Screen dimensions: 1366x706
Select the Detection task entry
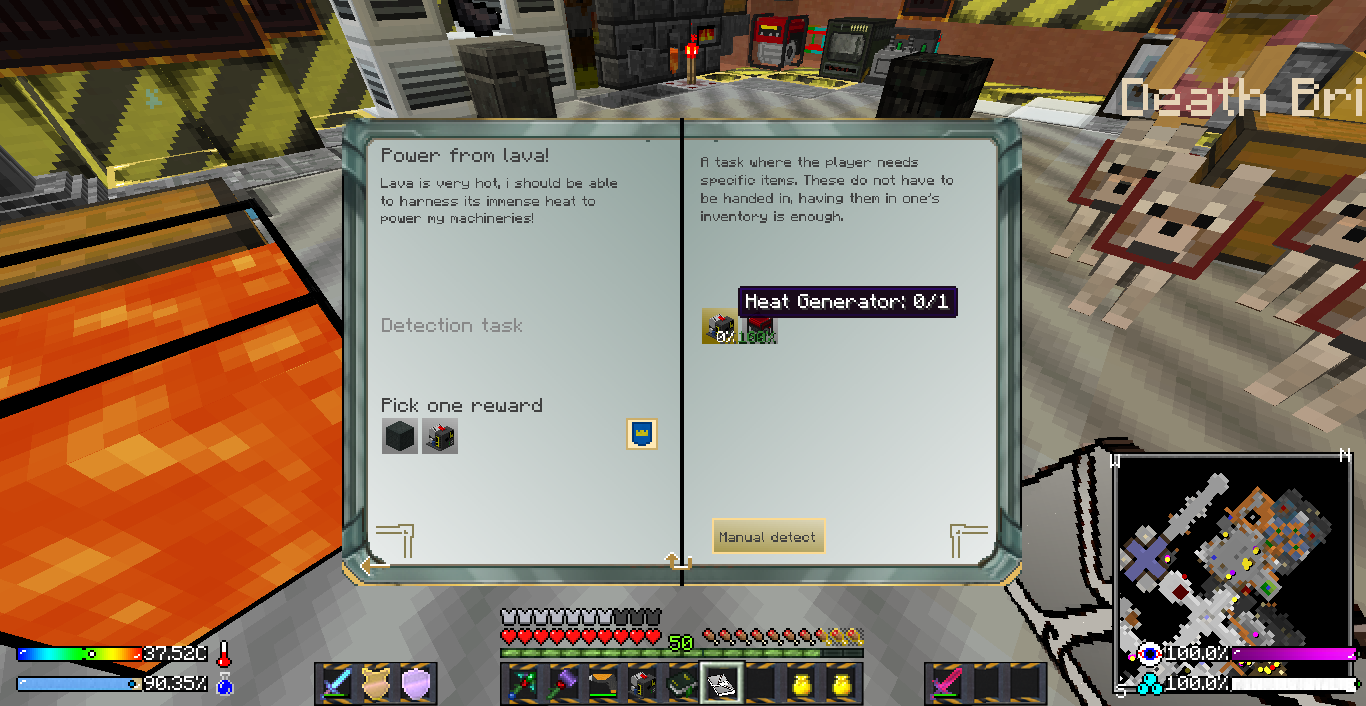pyautogui.click(x=452, y=326)
